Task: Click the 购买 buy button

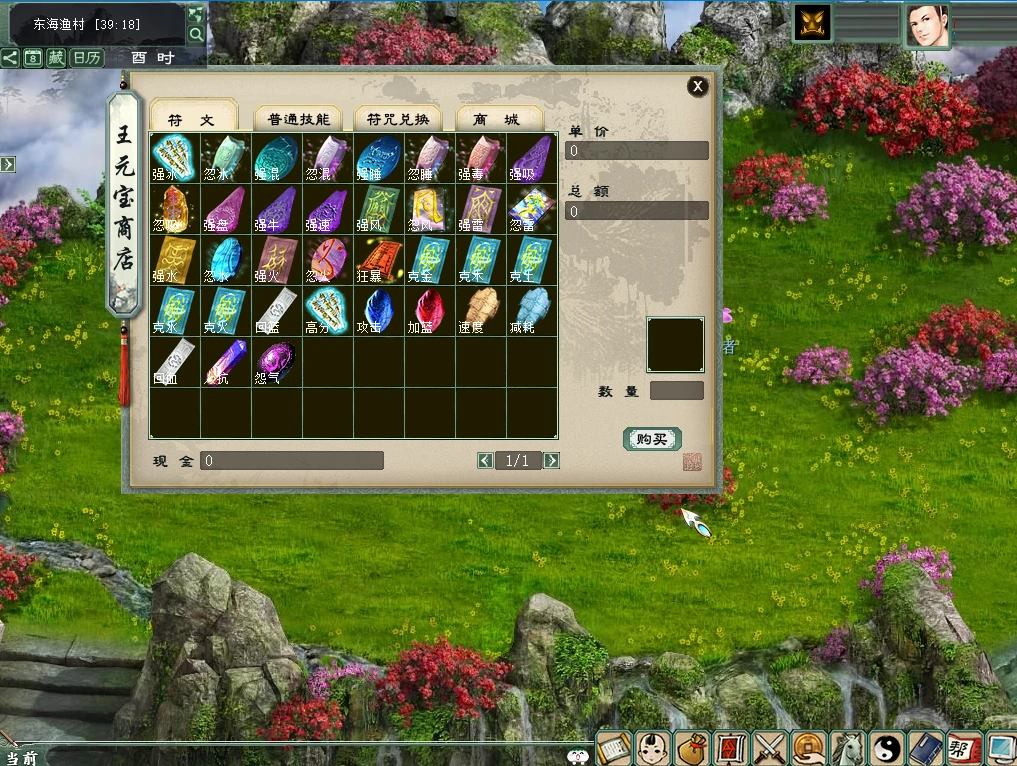Action: (652, 439)
